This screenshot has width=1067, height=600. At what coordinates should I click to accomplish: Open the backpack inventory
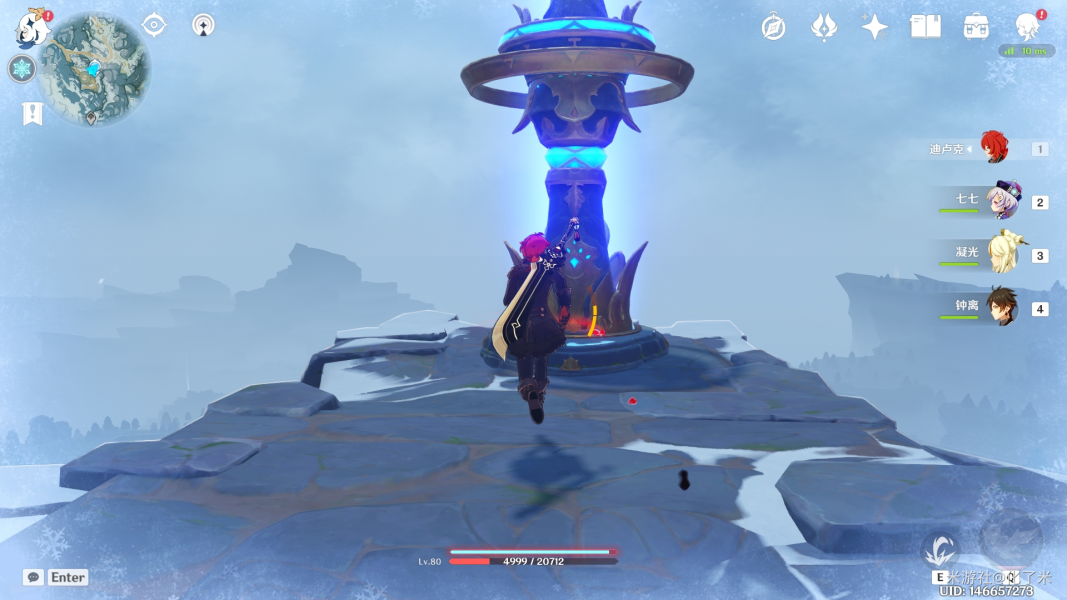click(976, 27)
